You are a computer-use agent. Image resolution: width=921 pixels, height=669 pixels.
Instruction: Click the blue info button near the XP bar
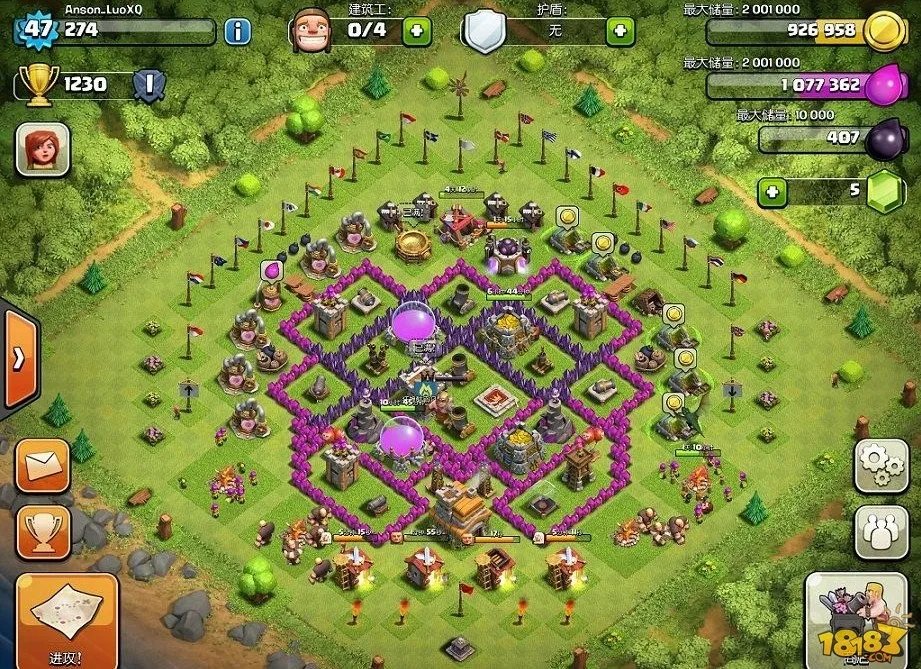tap(237, 31)
